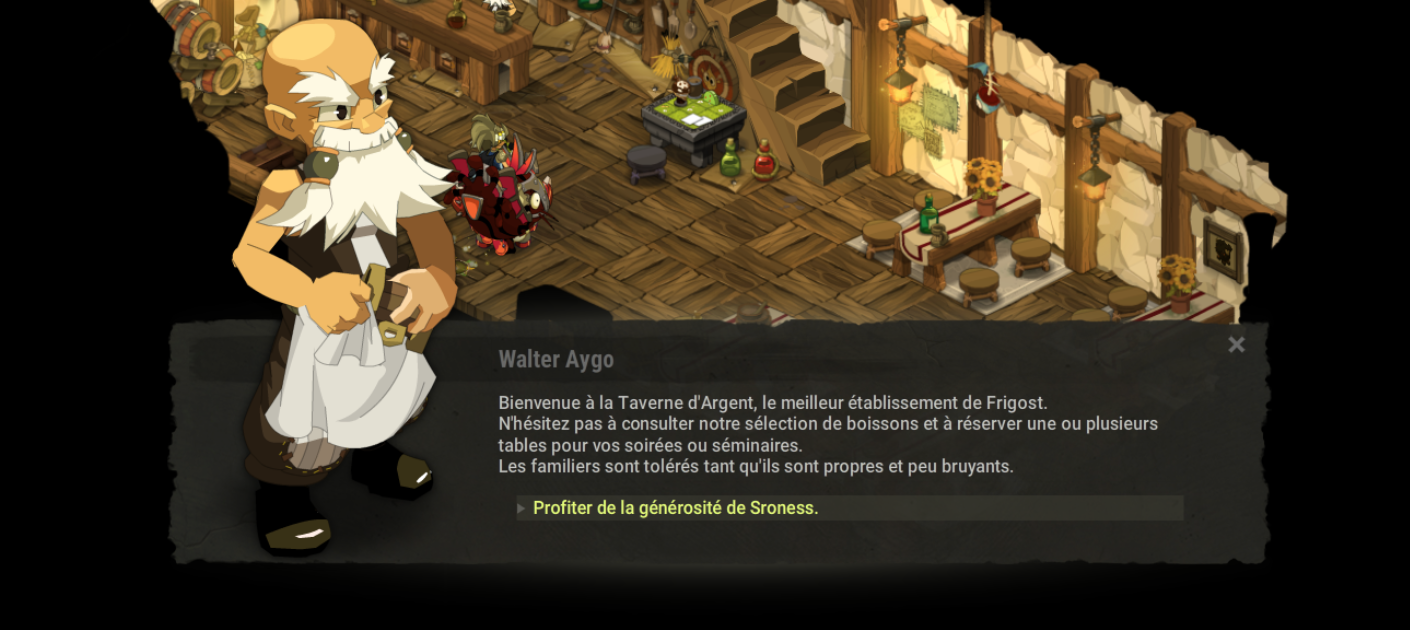The width and height of the screenshot is (1410, 630).
Task: Close the Walter Aygo dialogue window
Action: [1236, 345]
